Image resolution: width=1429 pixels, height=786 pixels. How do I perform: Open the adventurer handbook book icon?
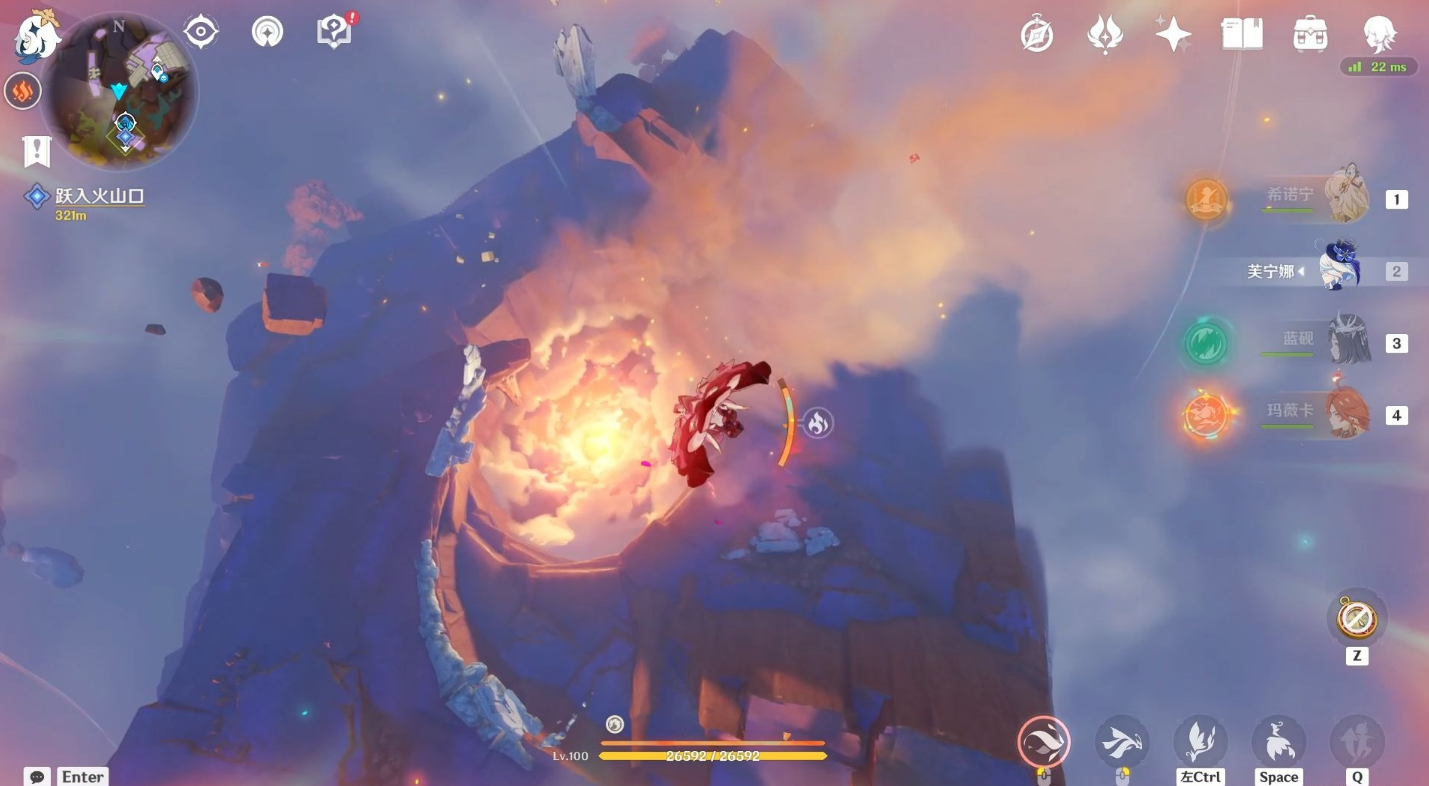[1242, 34]
